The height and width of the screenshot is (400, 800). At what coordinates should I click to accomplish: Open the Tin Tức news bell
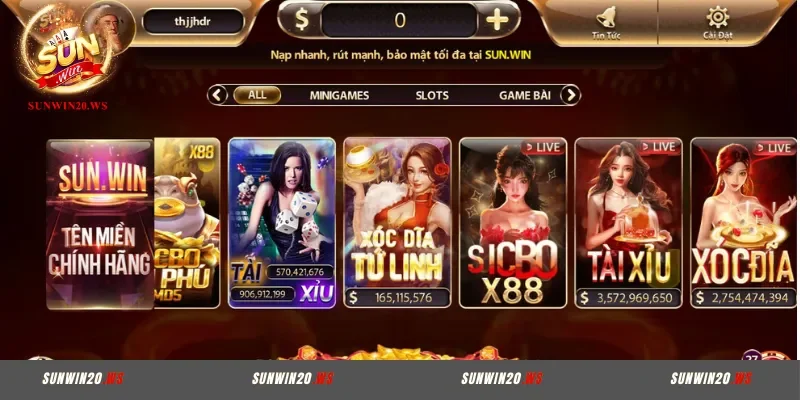coord(605,22)
